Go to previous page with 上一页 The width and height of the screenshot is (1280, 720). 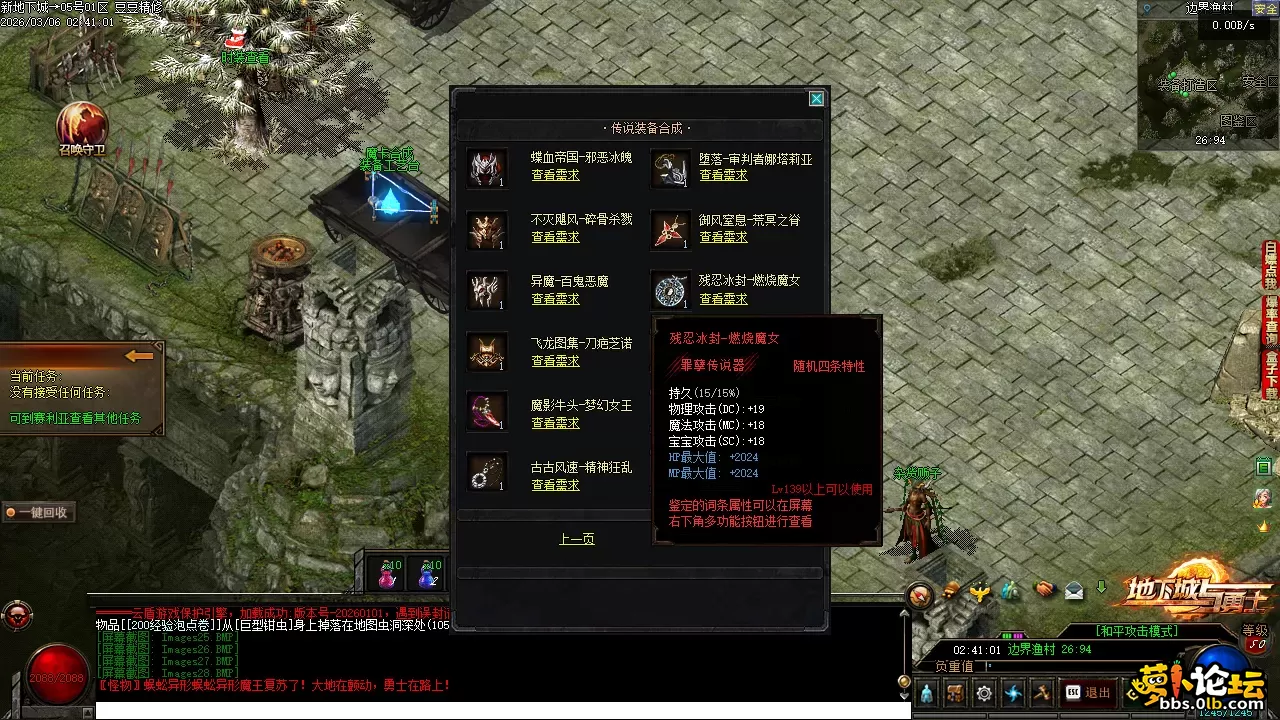(576, 539)
